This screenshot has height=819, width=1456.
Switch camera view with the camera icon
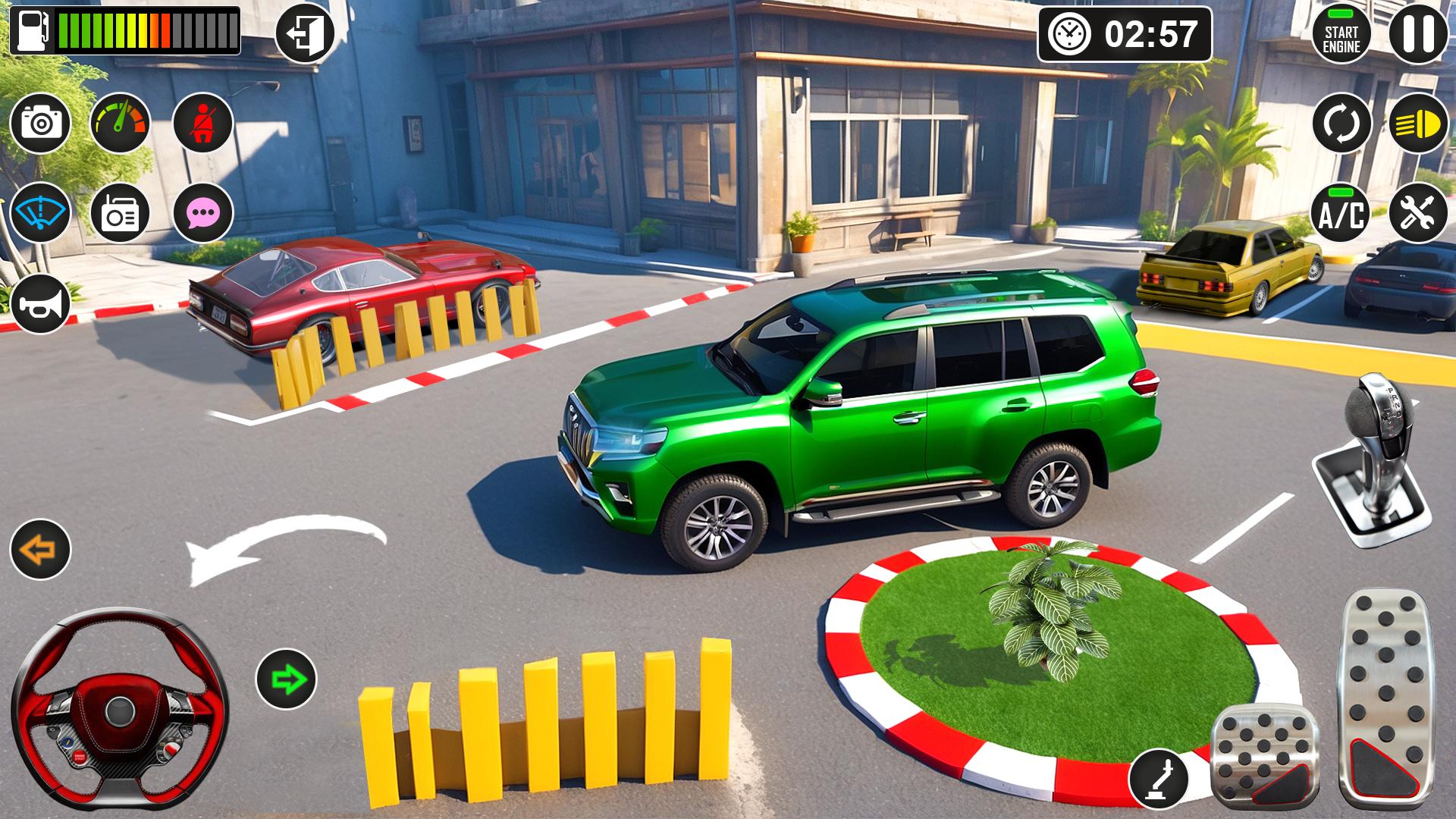40,123
